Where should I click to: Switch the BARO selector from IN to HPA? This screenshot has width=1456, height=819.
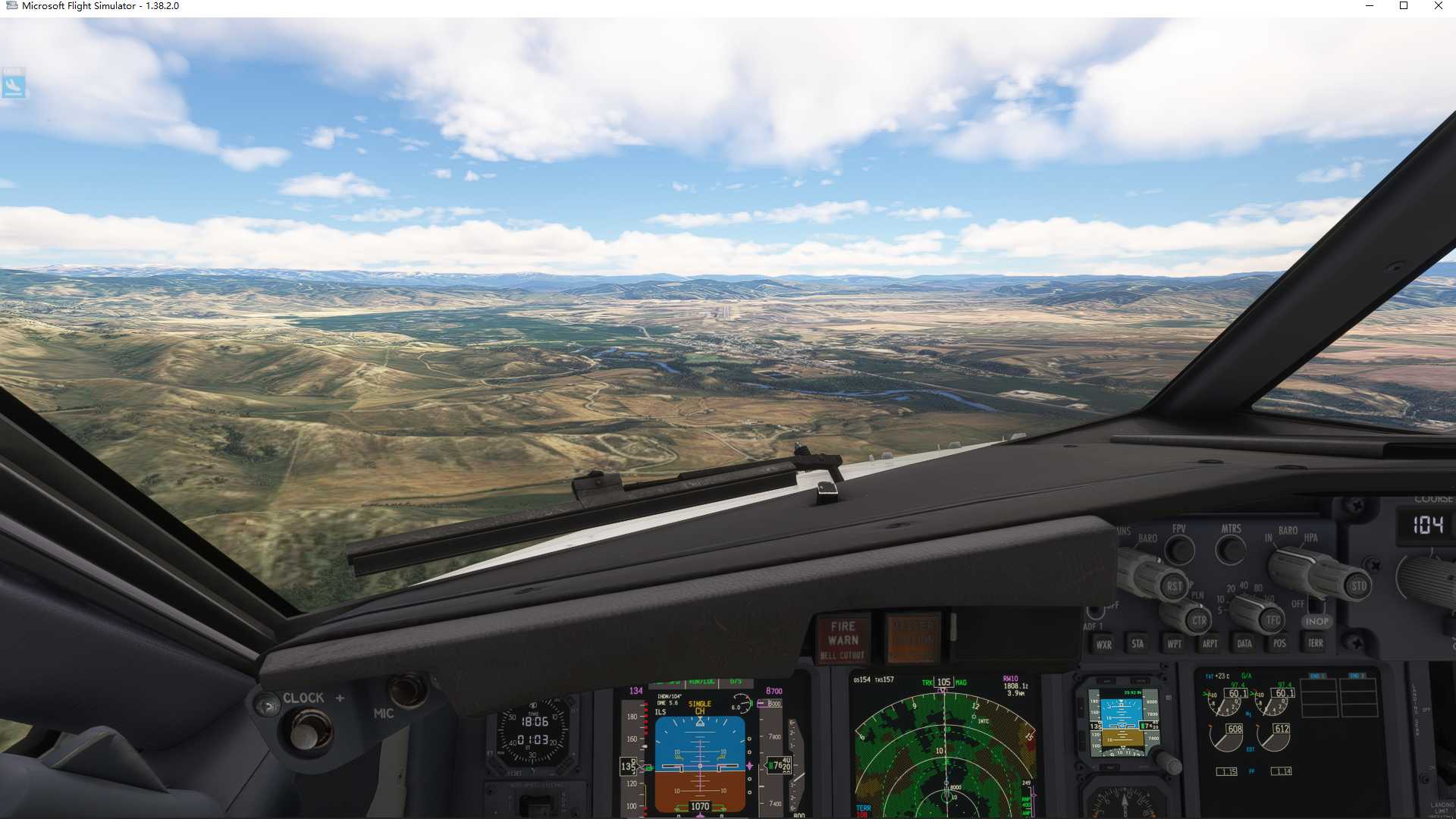point(1291,563)
